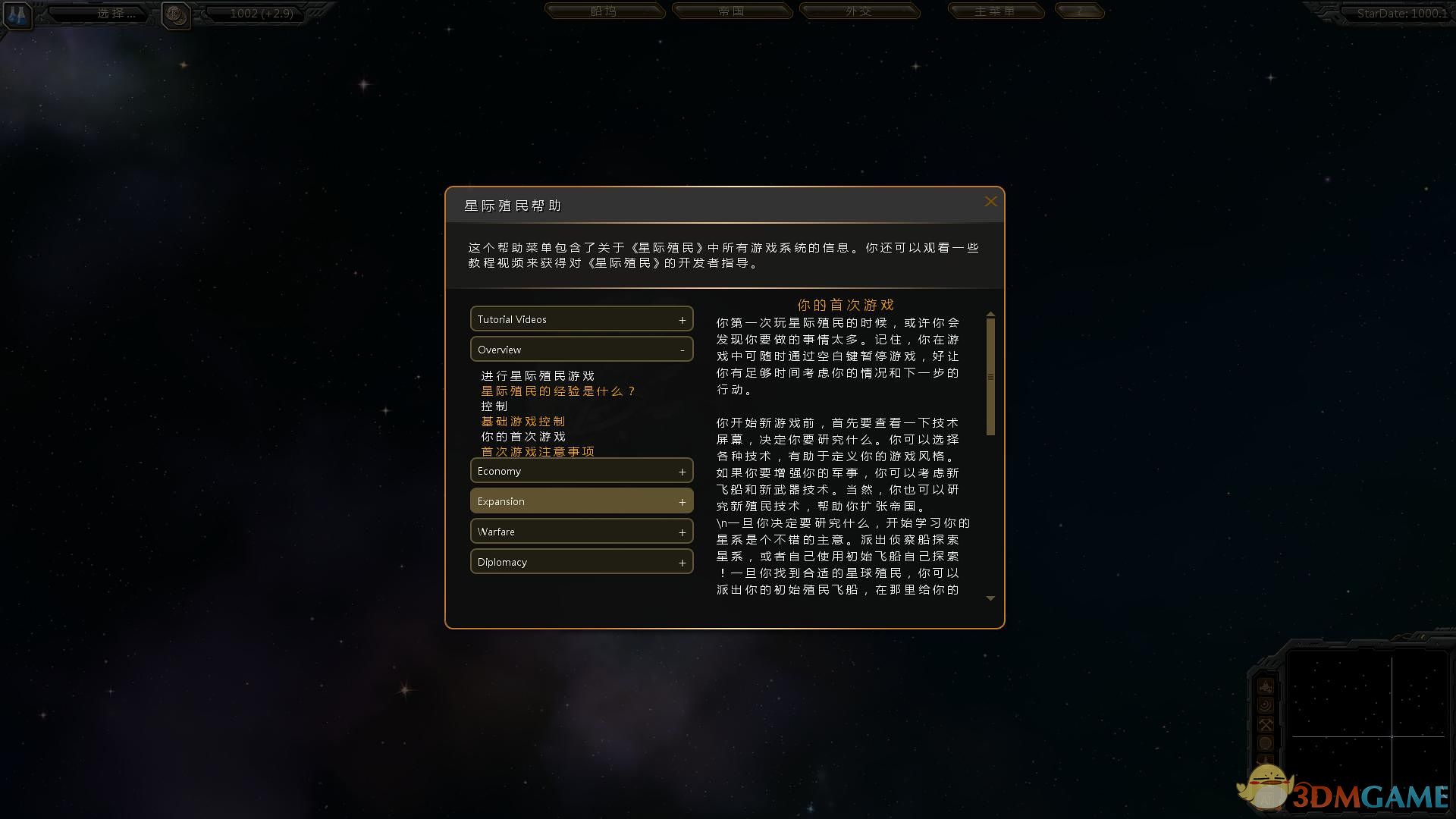Click the bottom filter icon under the minimap column
The image size is (1456, 819).
pos(1266,758)
